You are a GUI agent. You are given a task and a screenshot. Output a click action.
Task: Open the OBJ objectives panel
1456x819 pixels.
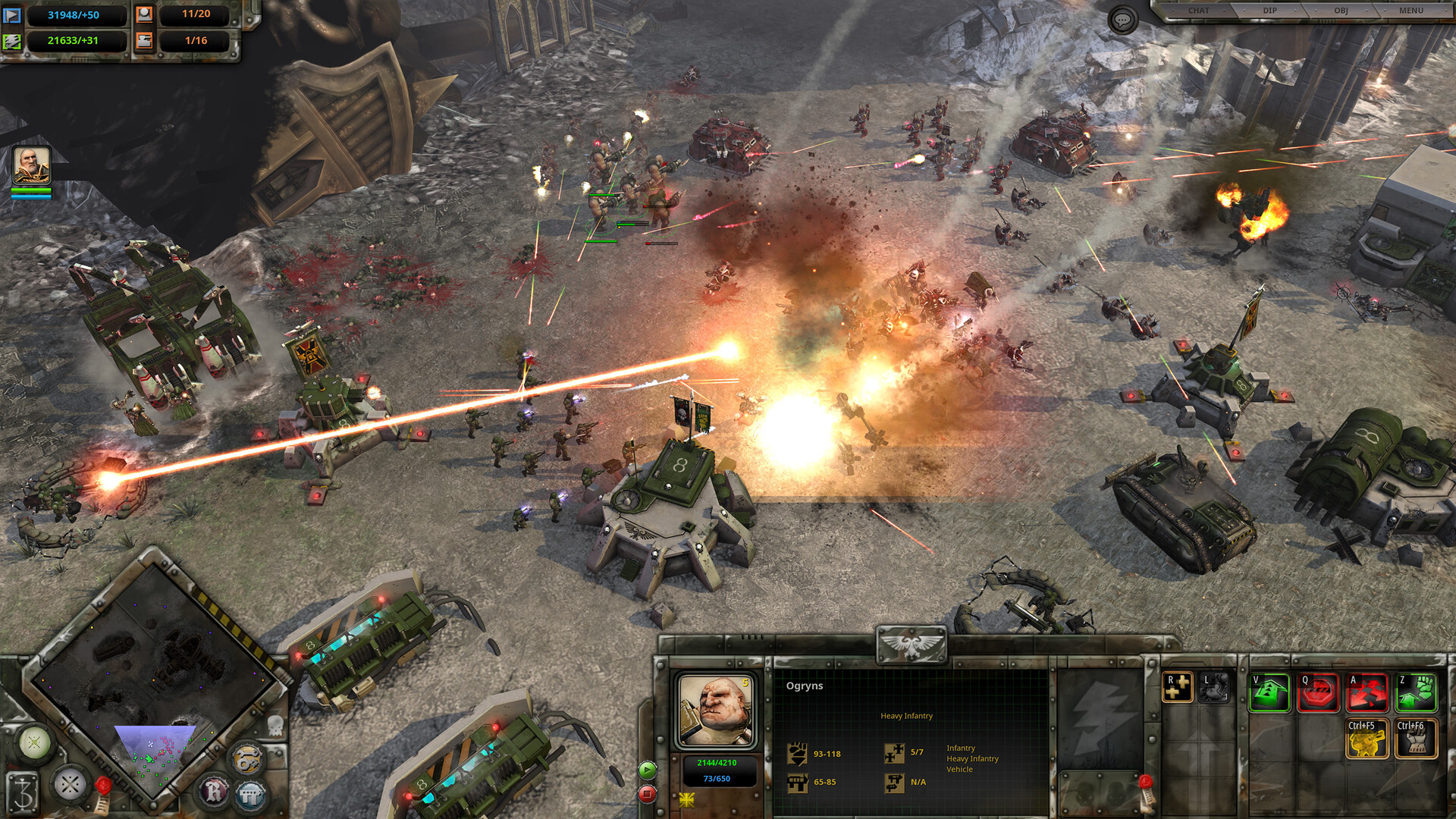click(1341, 11)
